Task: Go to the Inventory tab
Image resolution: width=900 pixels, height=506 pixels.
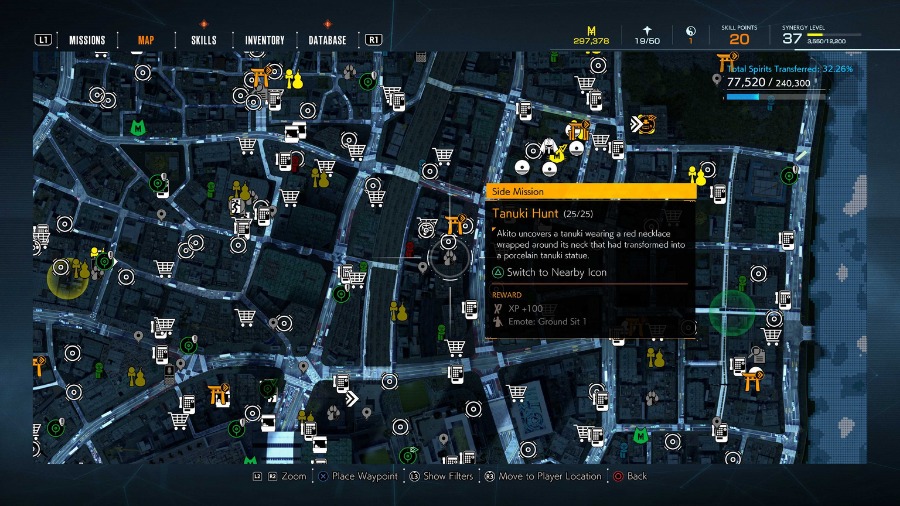Action: 266,40
